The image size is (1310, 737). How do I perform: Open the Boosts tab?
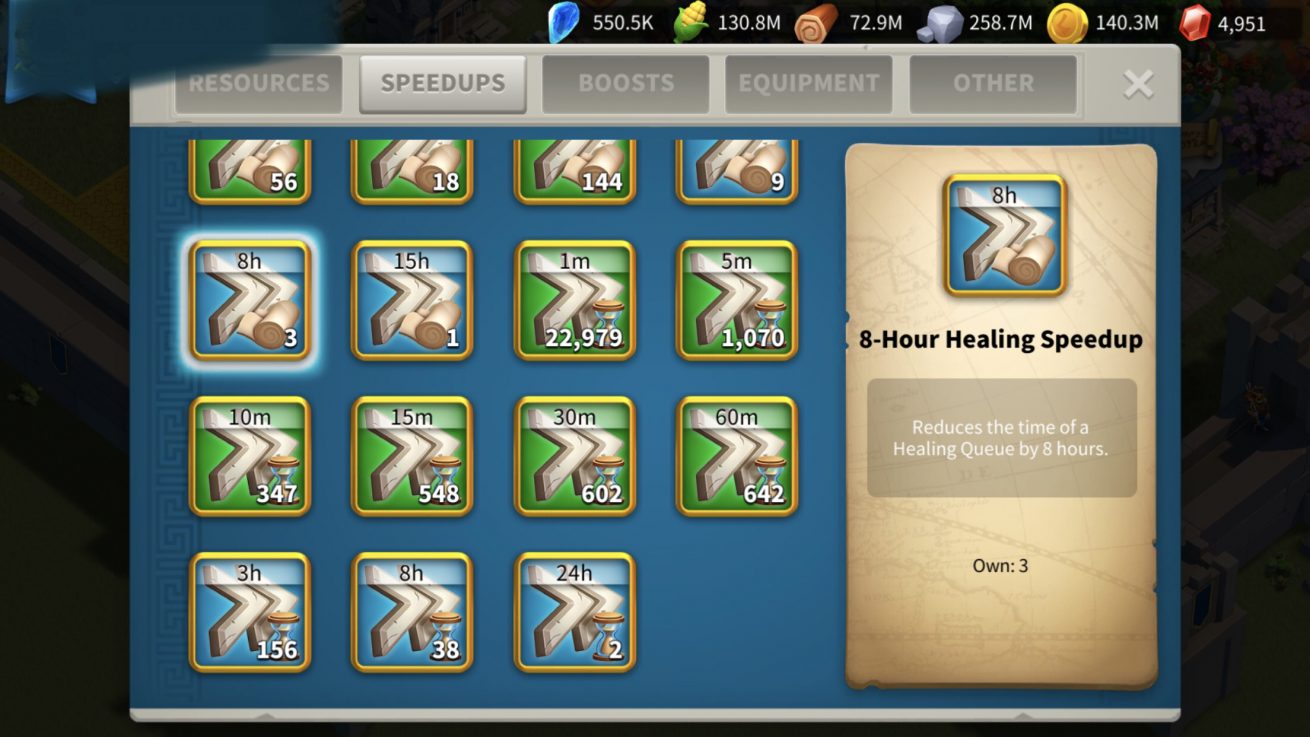[x=625, y=83]
